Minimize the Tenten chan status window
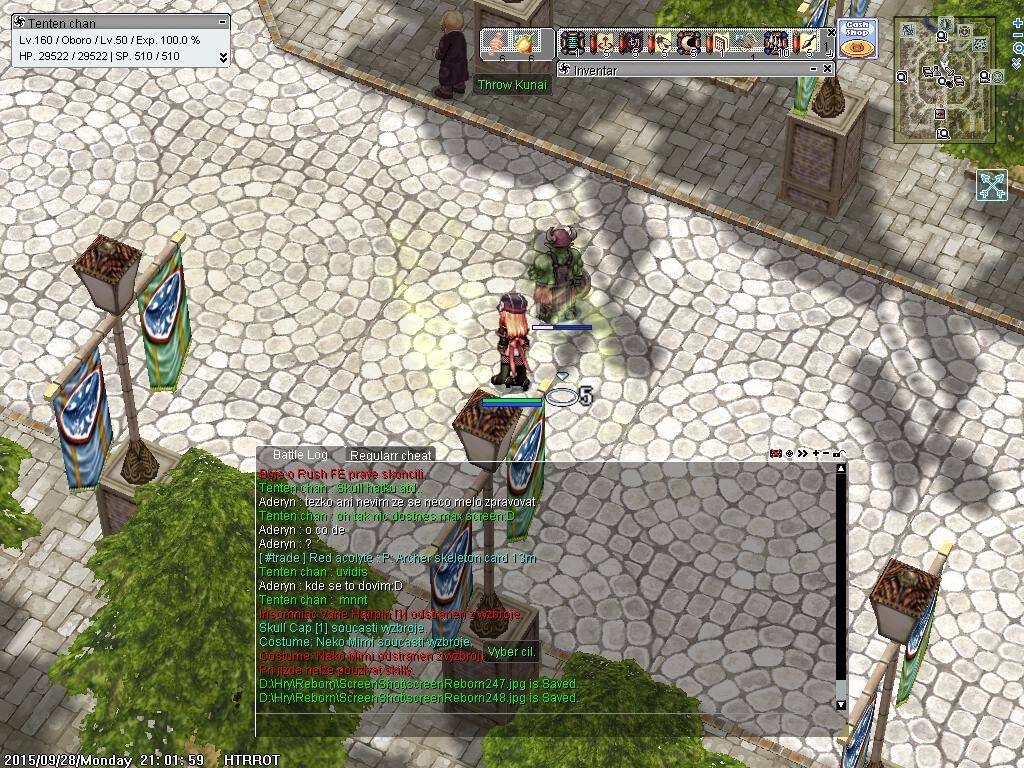The height and width of the screenshot is (768, 1024). (x=223, y=22)
